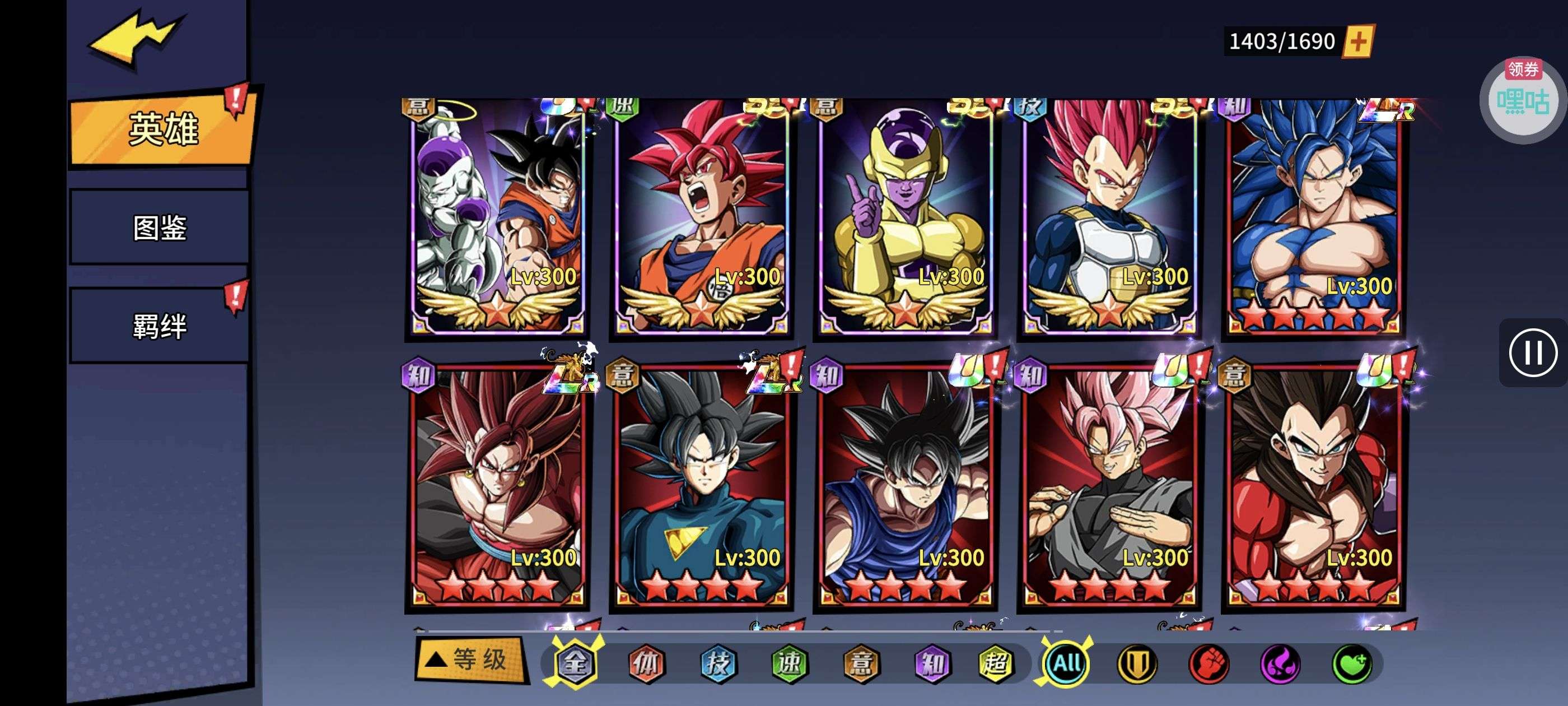This screenshot has height=706, width=1568.
Task: Select the All role filter
Action: tap(1066, 663)
